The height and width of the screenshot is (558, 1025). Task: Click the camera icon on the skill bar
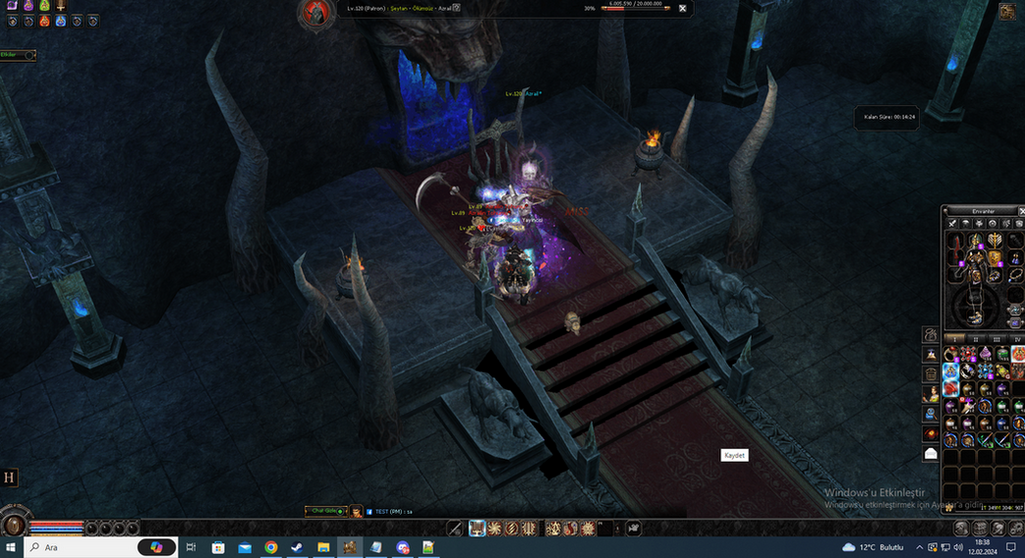(633, 528)
